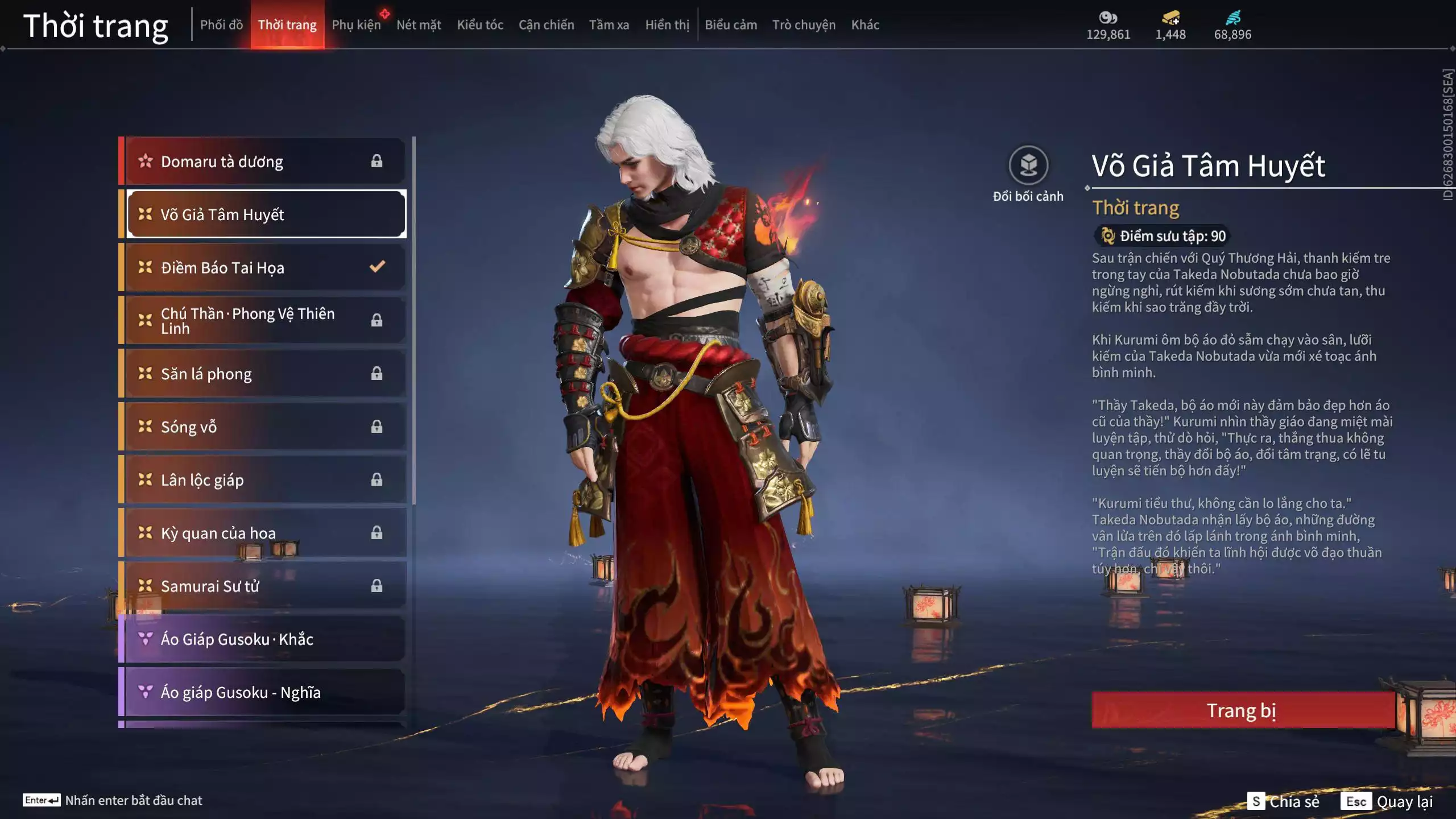Go back with Quay lại
Image resolution: width=1456 pixels, height=819 pixels.
(1387, 801)
